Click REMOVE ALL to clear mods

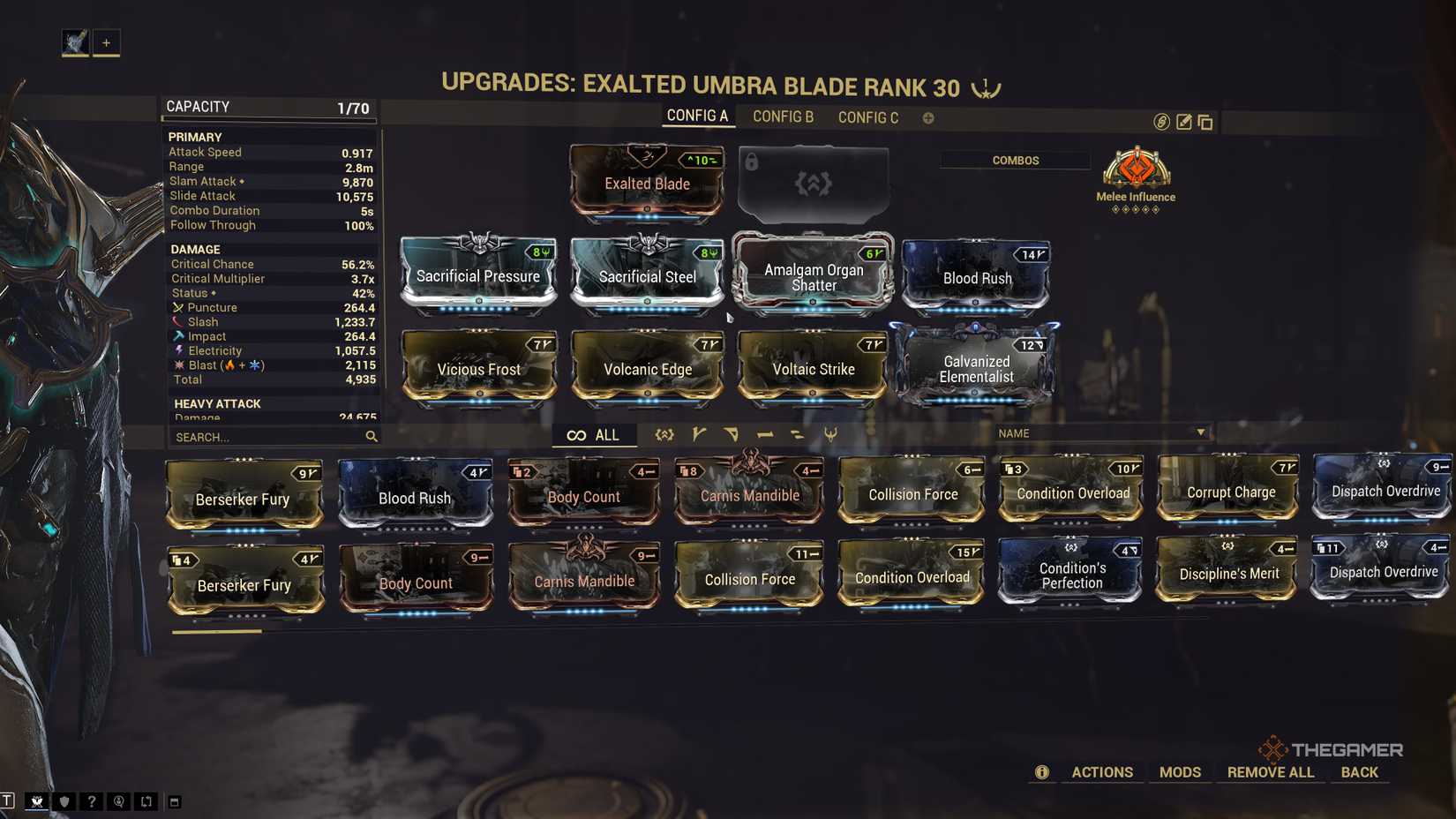[1271, 771]
